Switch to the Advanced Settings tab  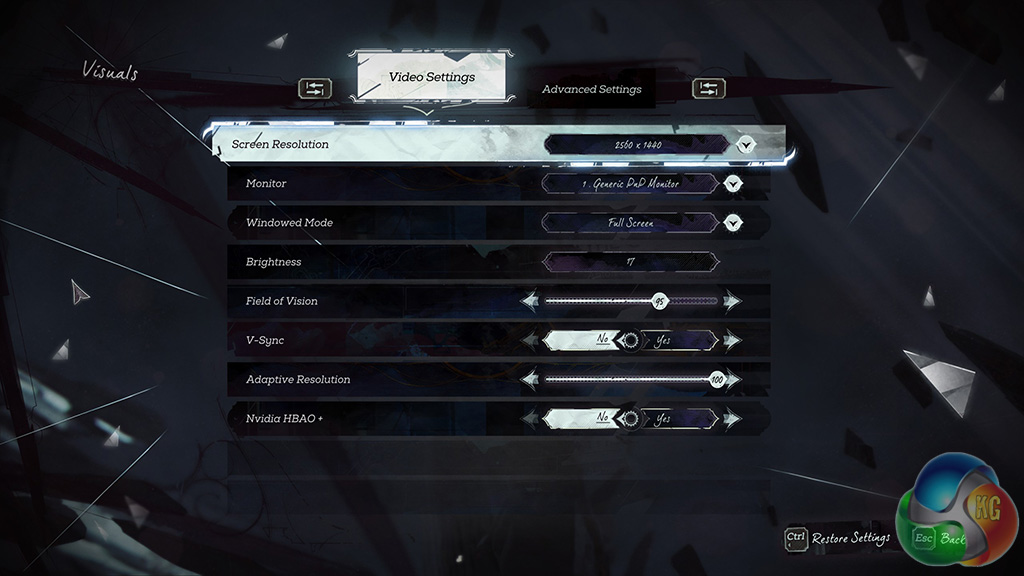(x=591, y=89)
